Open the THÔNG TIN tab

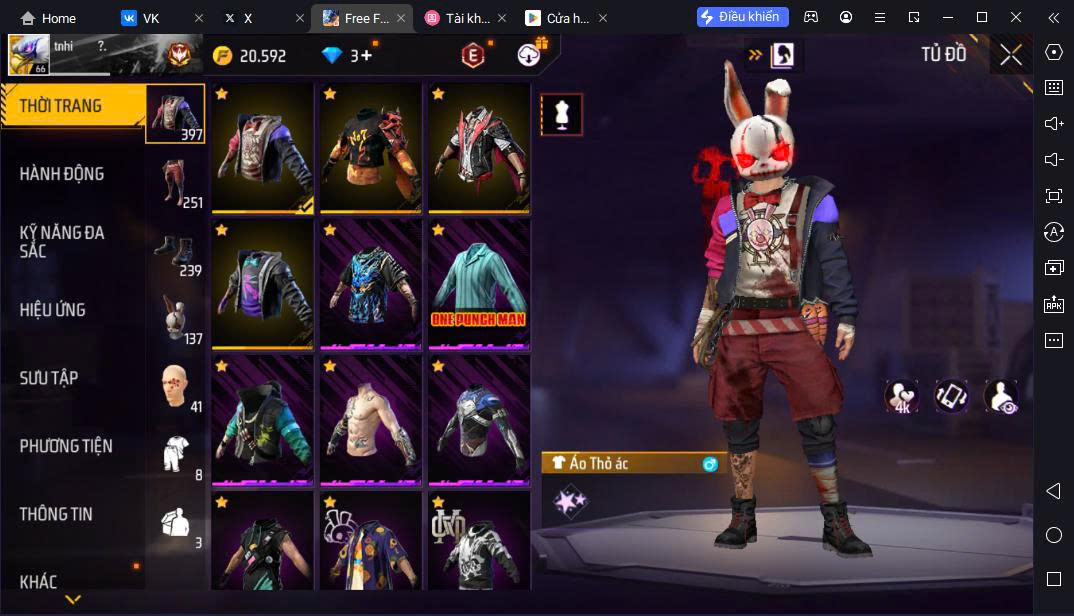click(x=56, y=514)
